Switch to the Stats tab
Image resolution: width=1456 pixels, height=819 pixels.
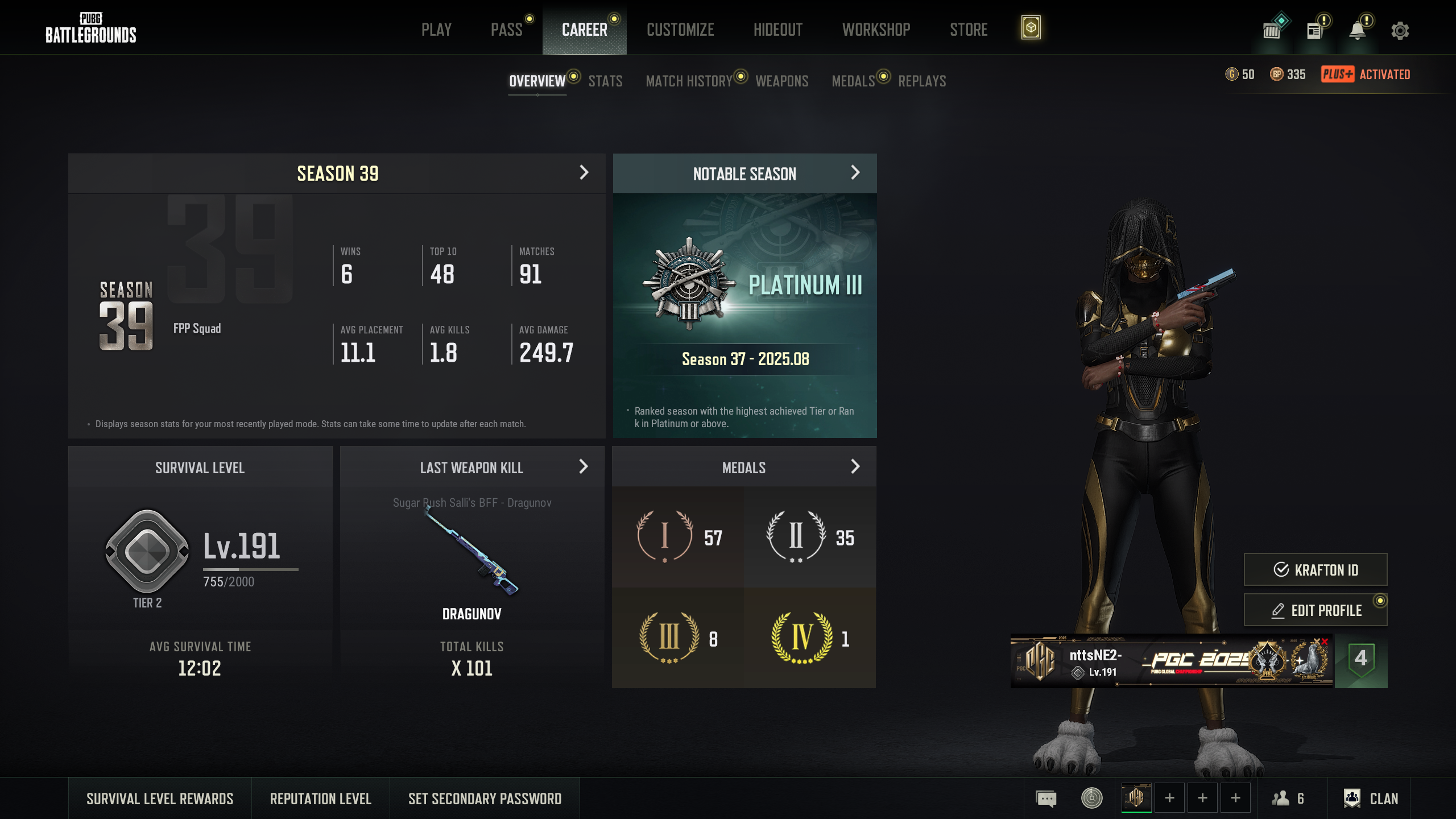[x=605, y=81]
